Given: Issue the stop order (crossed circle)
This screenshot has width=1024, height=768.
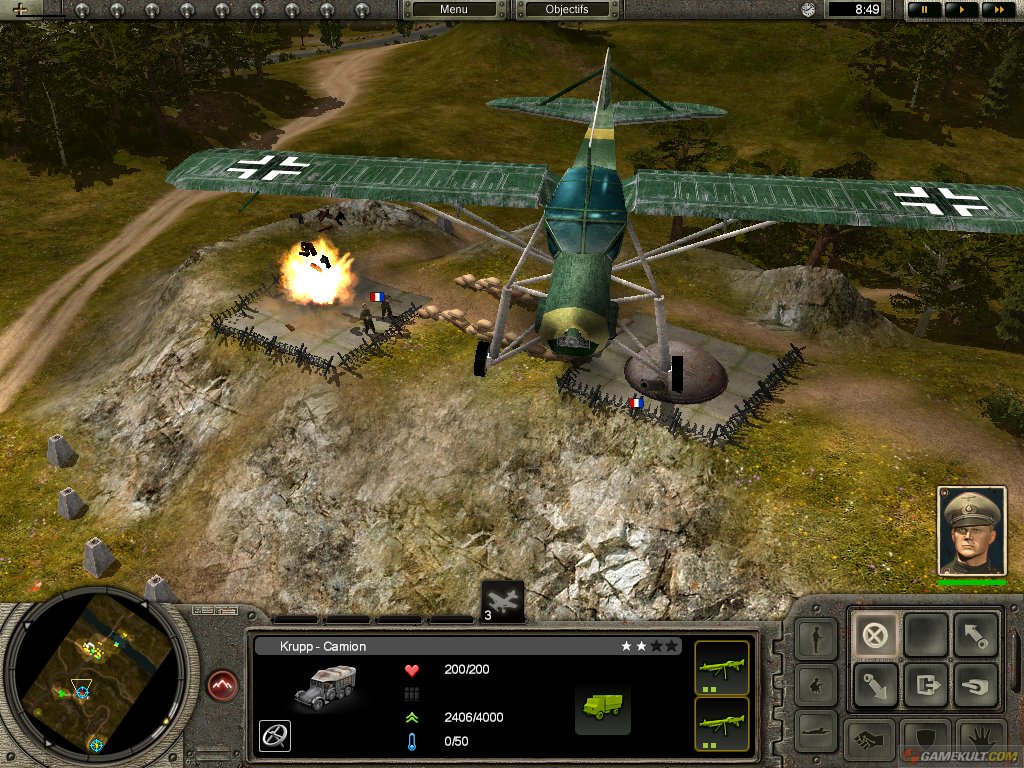Looking at the screenshot, I should (x=874, y=634).
